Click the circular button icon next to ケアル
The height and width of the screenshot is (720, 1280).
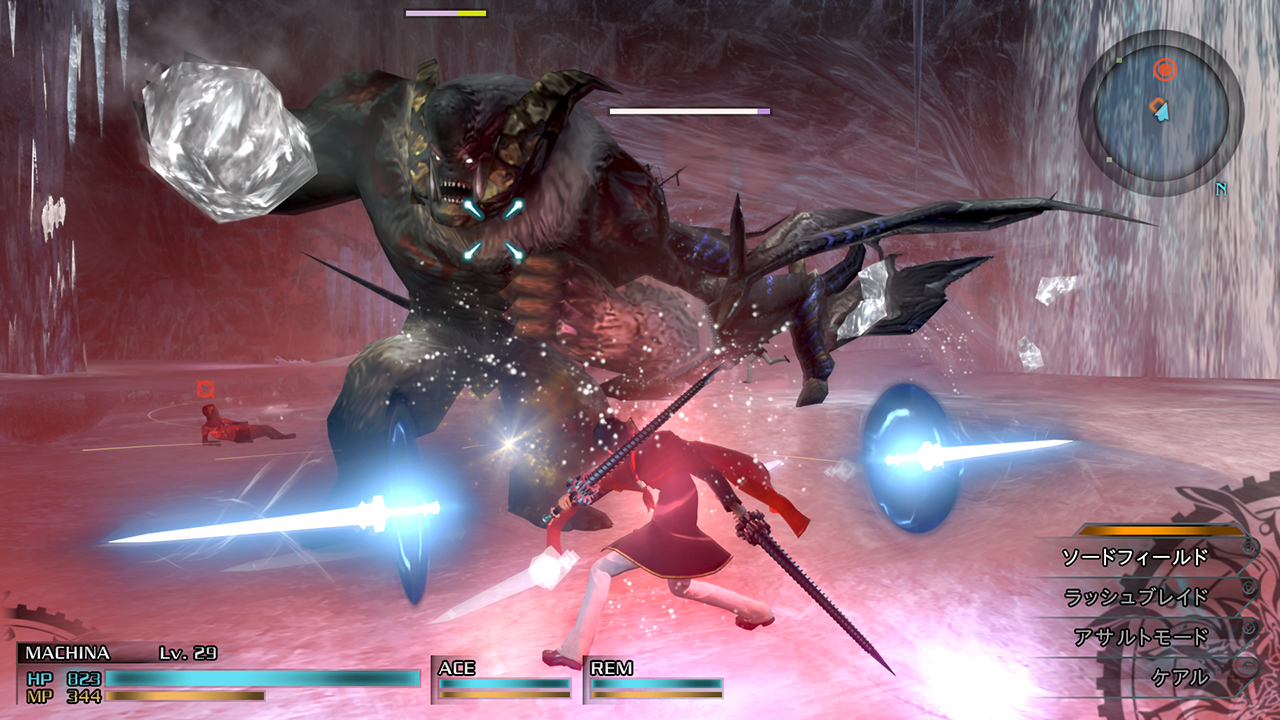click(x=1248, y=666)
